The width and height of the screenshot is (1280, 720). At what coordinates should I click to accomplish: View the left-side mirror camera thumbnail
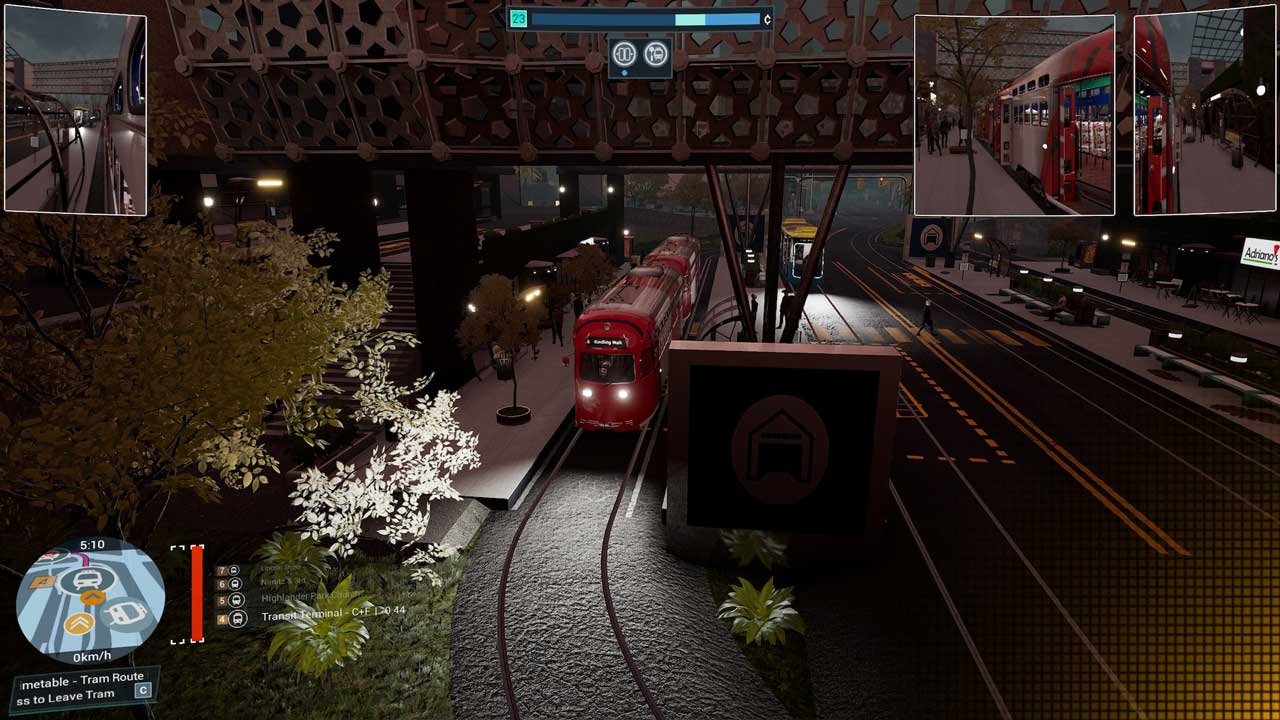click(x=76, y=110)
